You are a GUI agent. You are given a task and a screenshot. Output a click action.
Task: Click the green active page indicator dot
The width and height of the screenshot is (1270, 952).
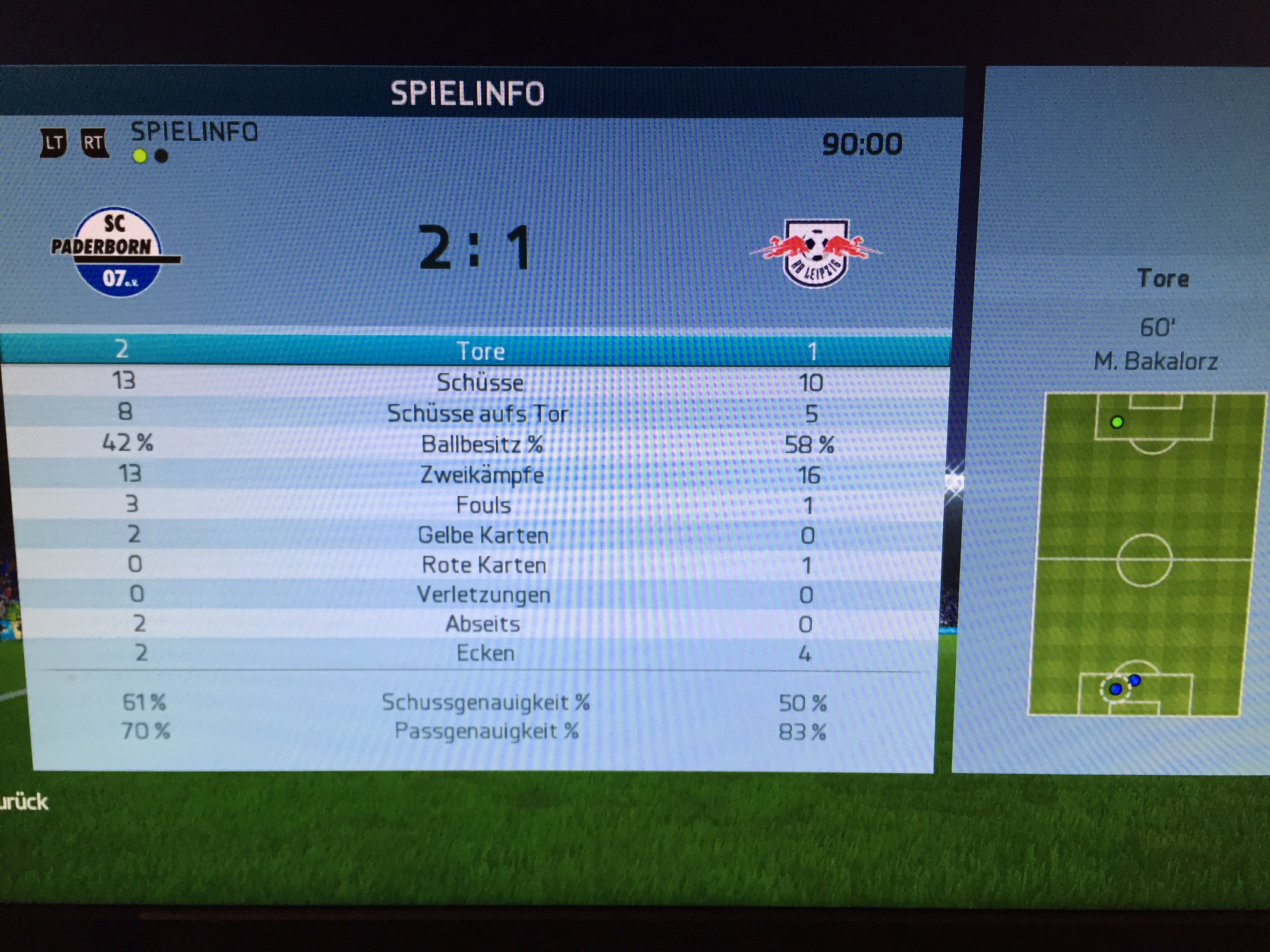140,156
